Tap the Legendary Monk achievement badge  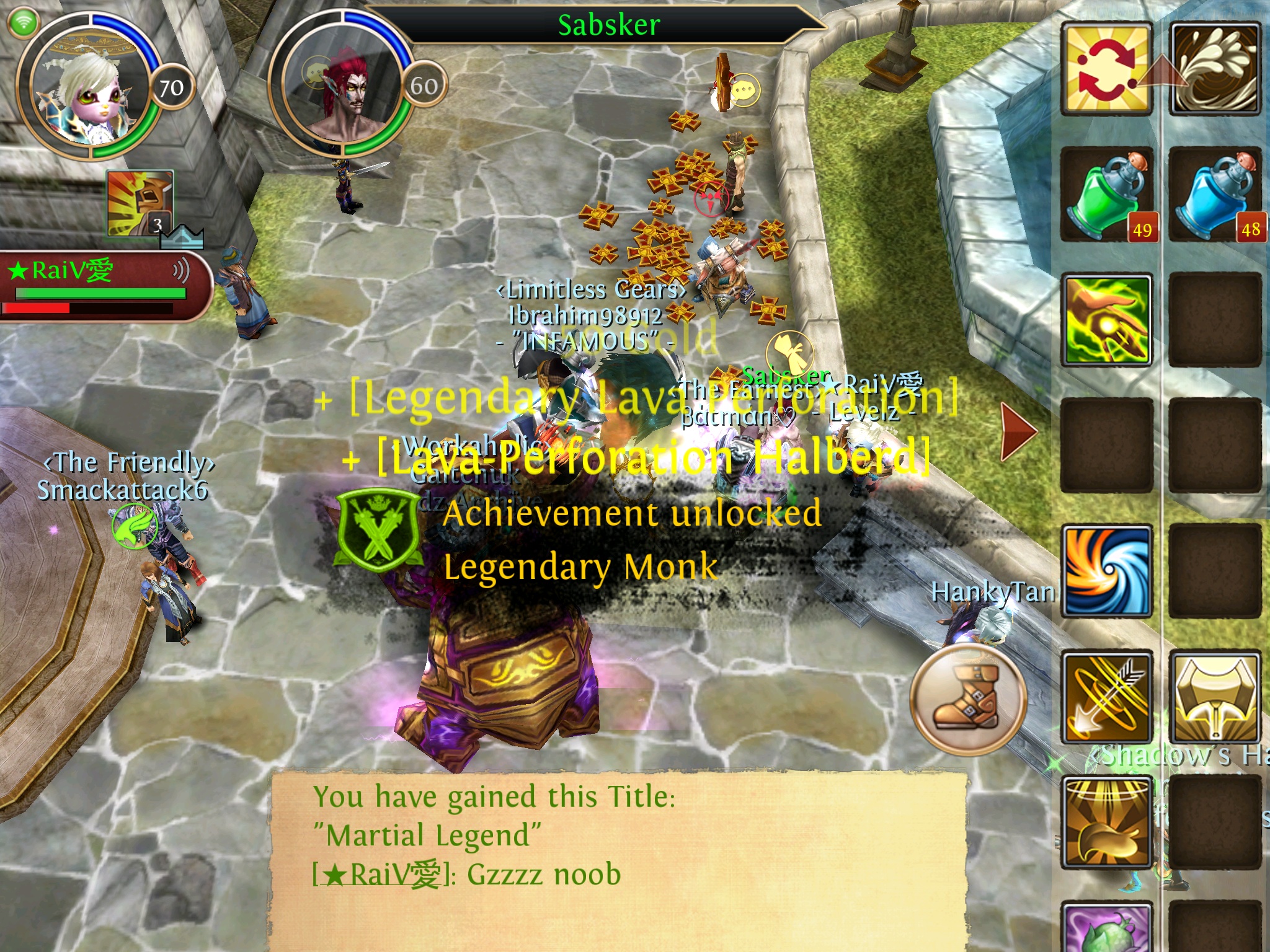point(377,530)
